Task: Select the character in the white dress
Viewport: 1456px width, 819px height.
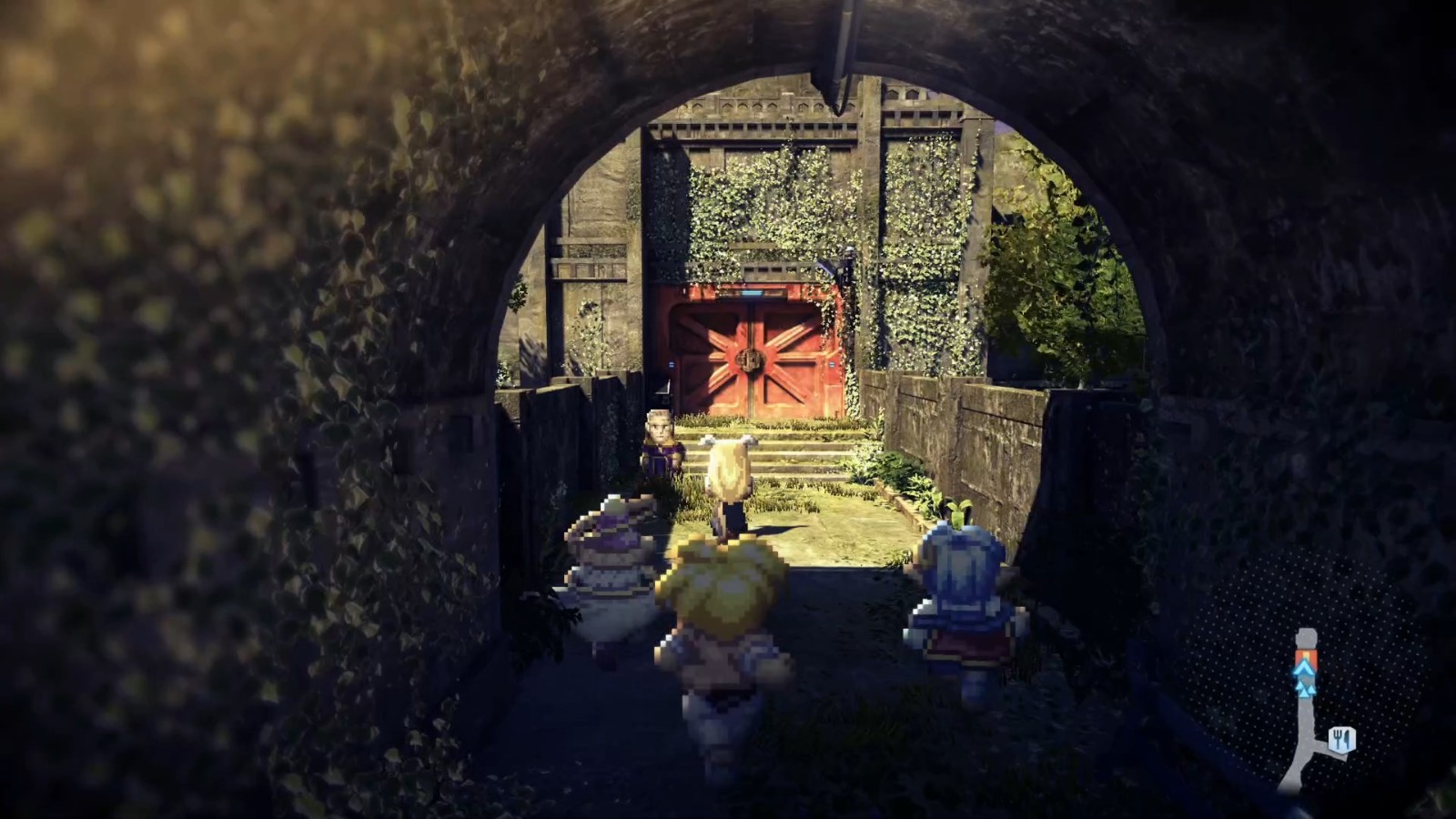Action: (x=610, y=573)
